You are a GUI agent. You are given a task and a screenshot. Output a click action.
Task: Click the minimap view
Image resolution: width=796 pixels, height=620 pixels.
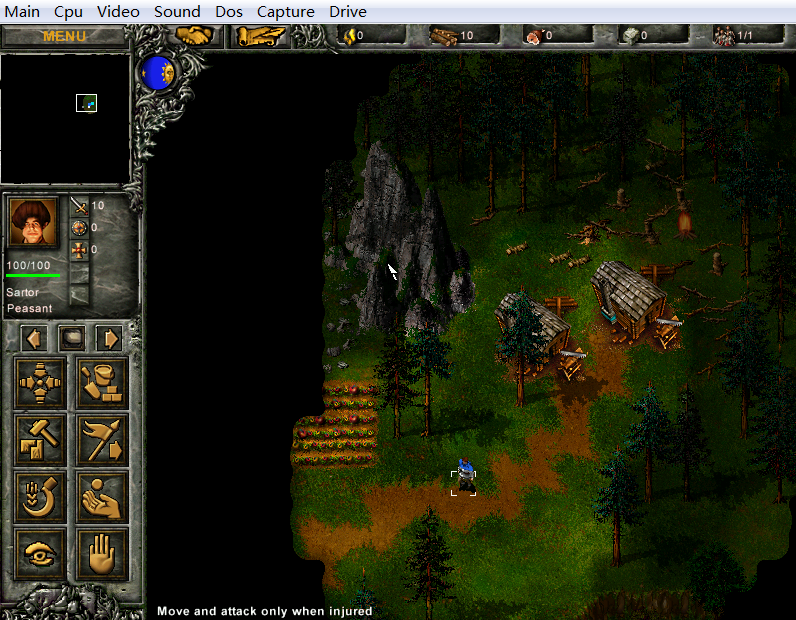click(x=65, y=118)
